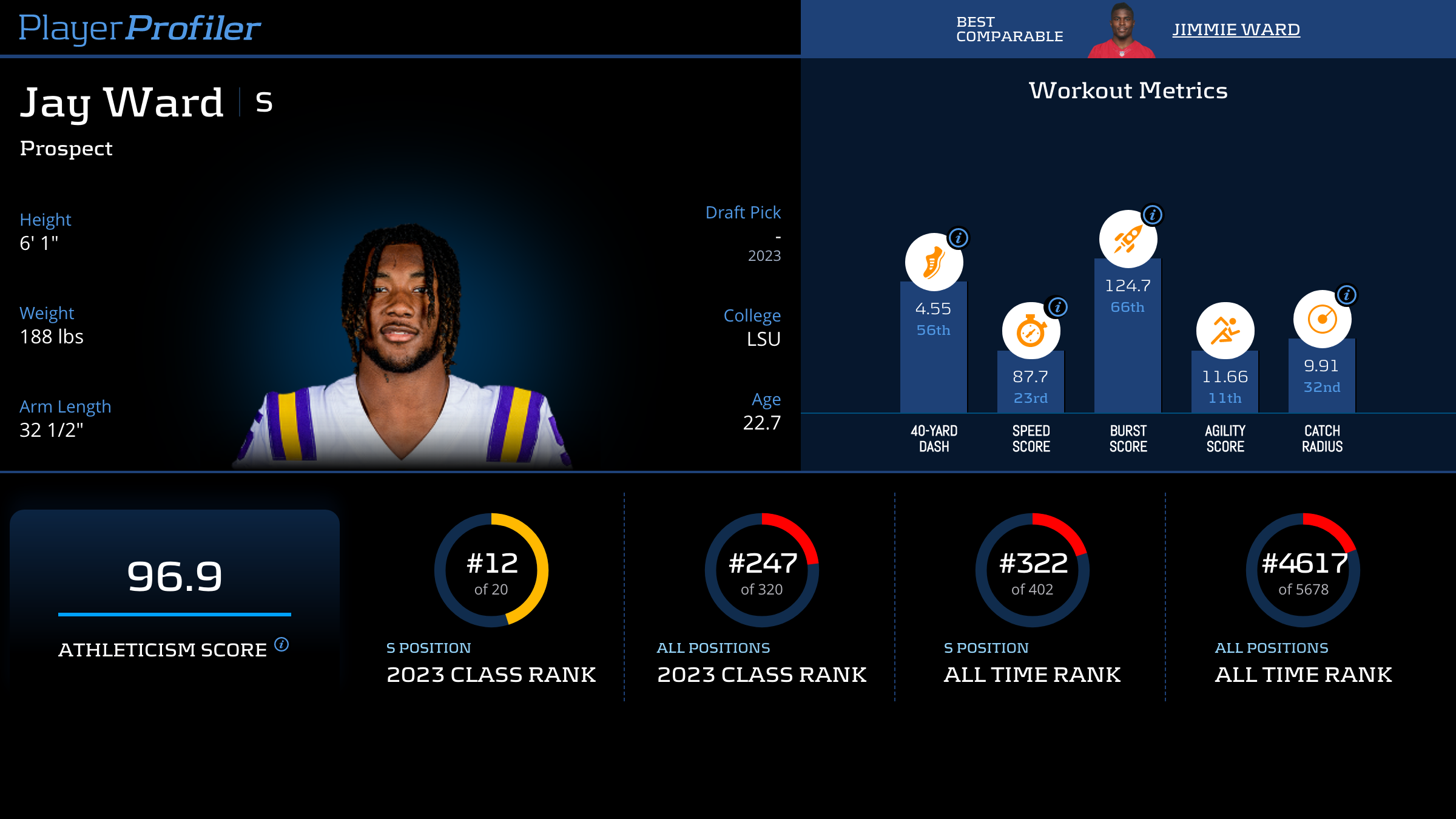1456x819 pixels.
Task: Select Jimmie Ward's headshot thumbnail
Action: point(1121,32)
